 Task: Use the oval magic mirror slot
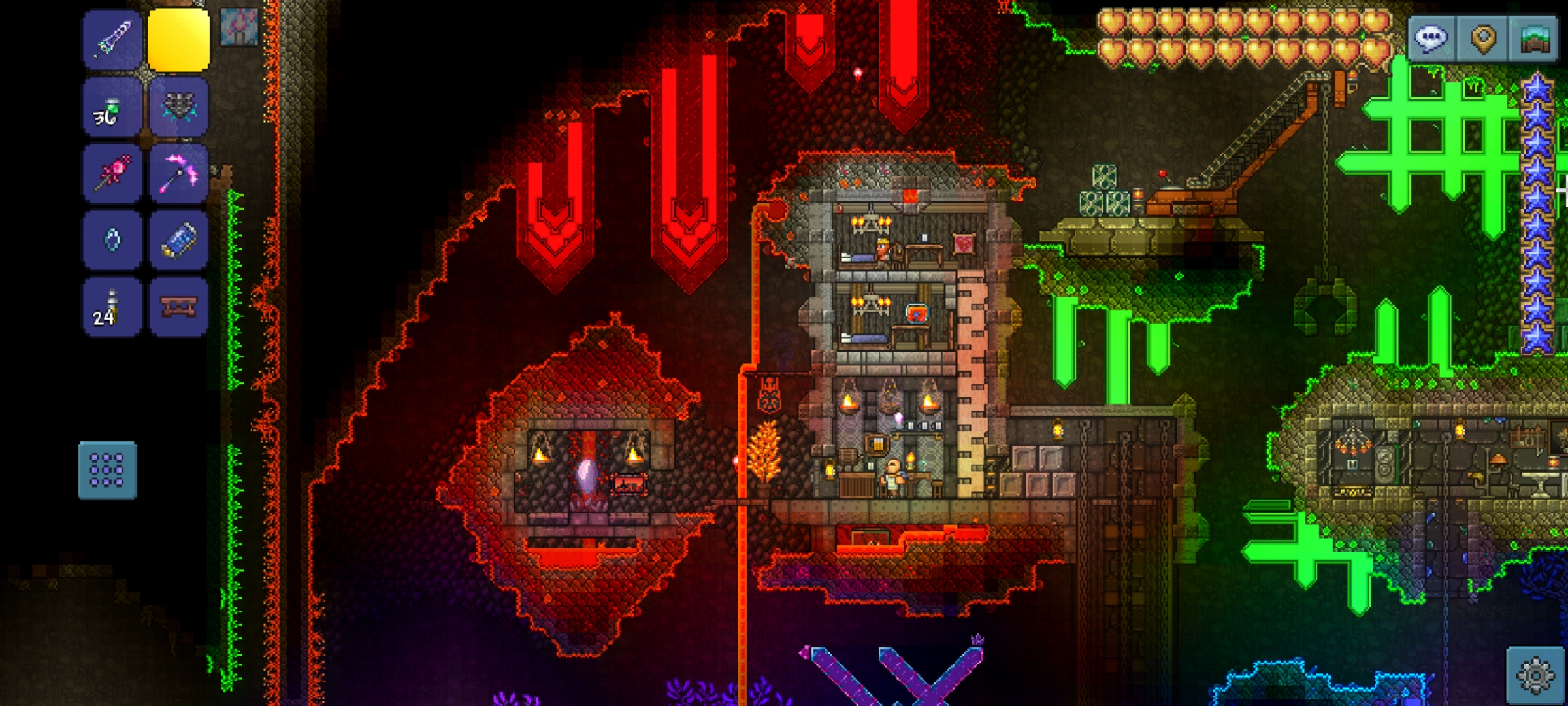pyautogui.click(x=112, y=240)
